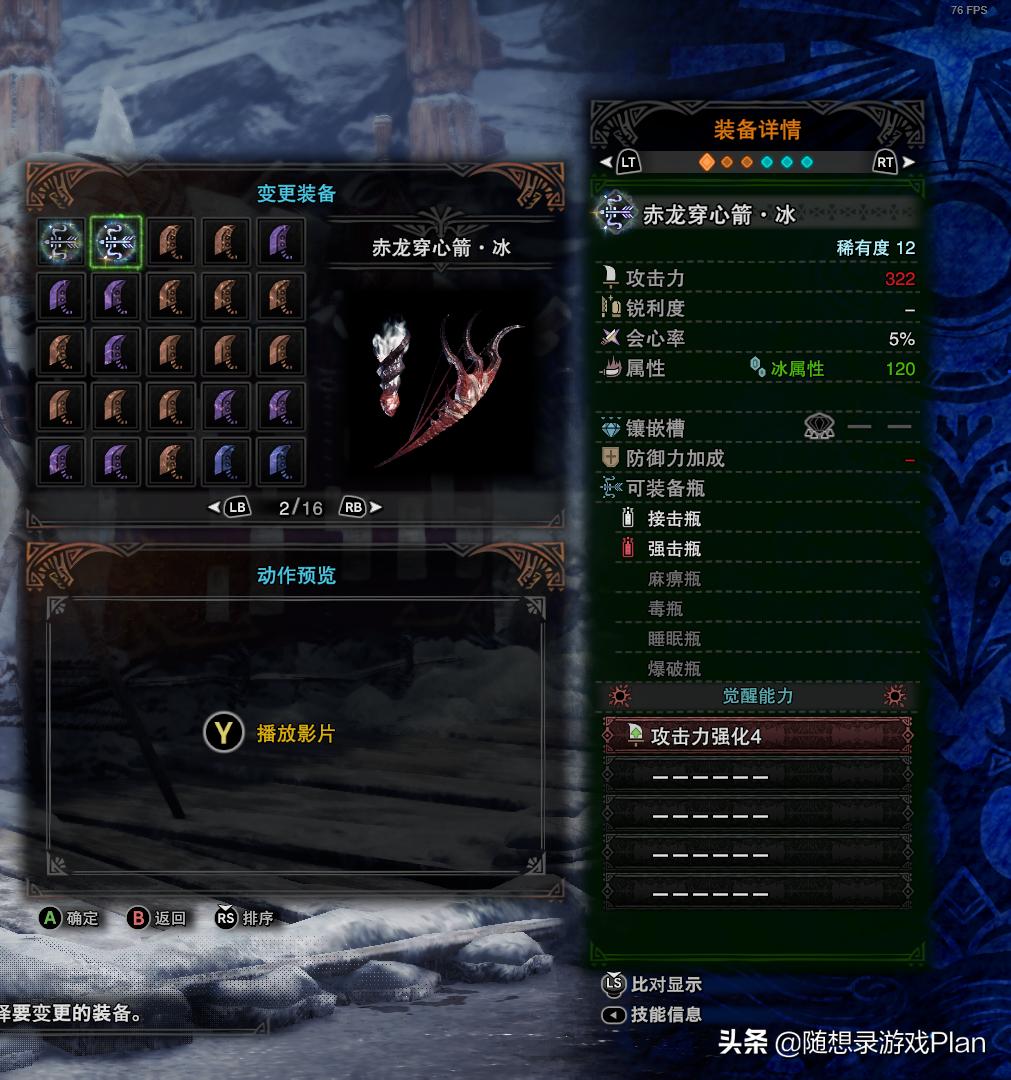
Task: Go to the previous equipment list page
Action: [x=229, y=507]
